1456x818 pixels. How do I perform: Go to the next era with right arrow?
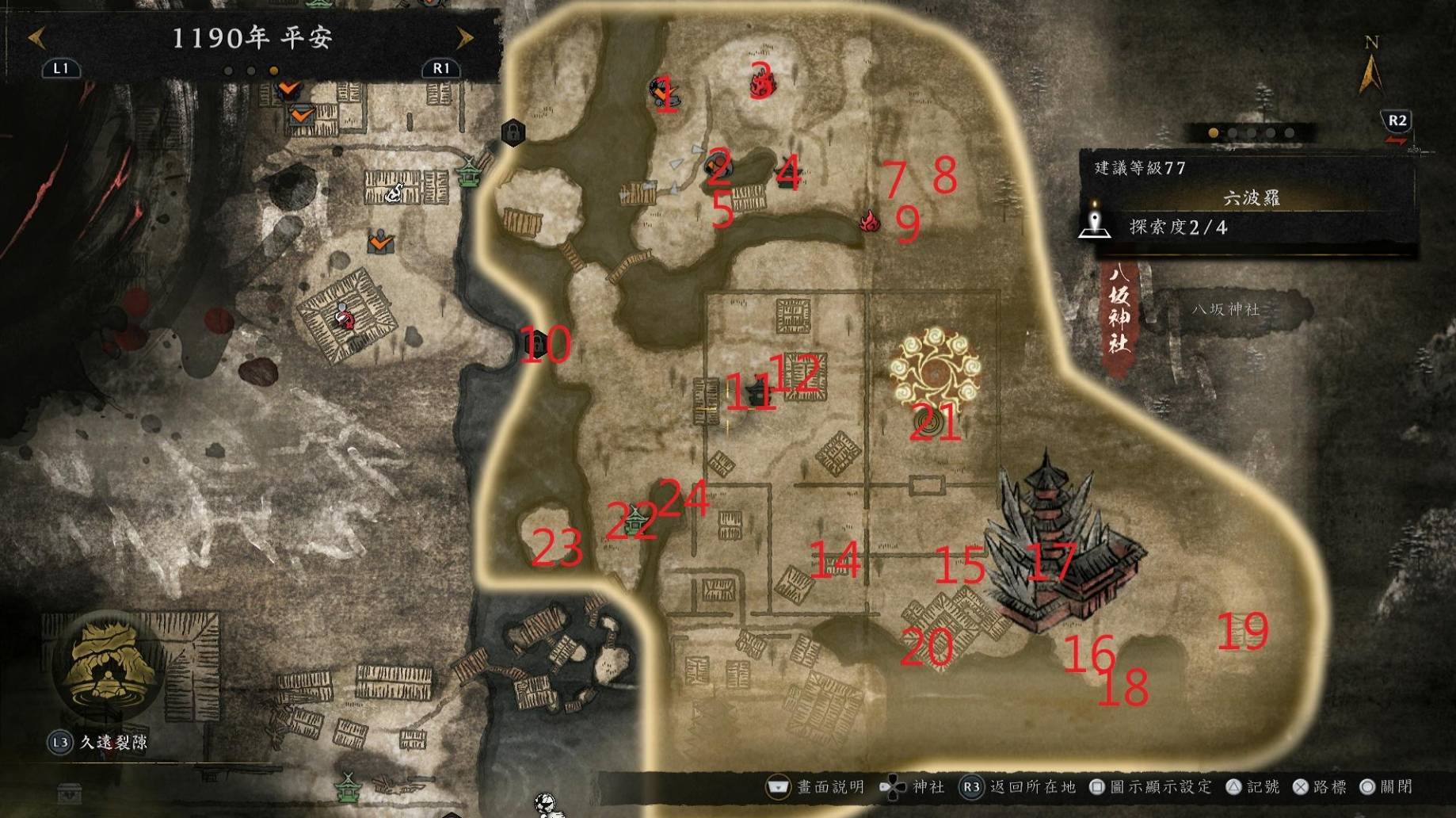point(465,37)
